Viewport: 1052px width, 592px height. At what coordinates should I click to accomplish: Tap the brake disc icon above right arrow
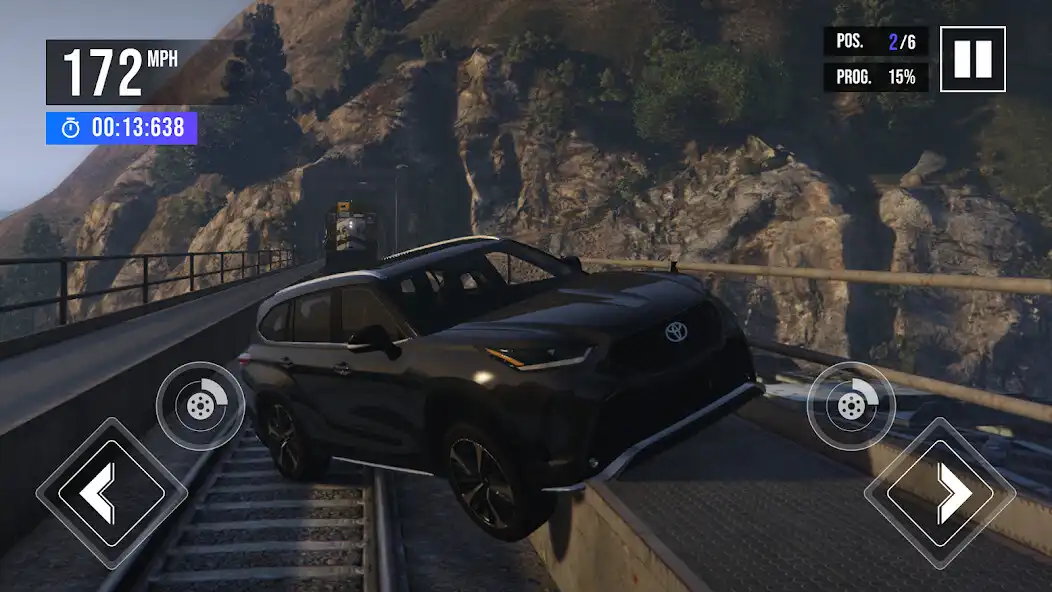coord(851,406)
